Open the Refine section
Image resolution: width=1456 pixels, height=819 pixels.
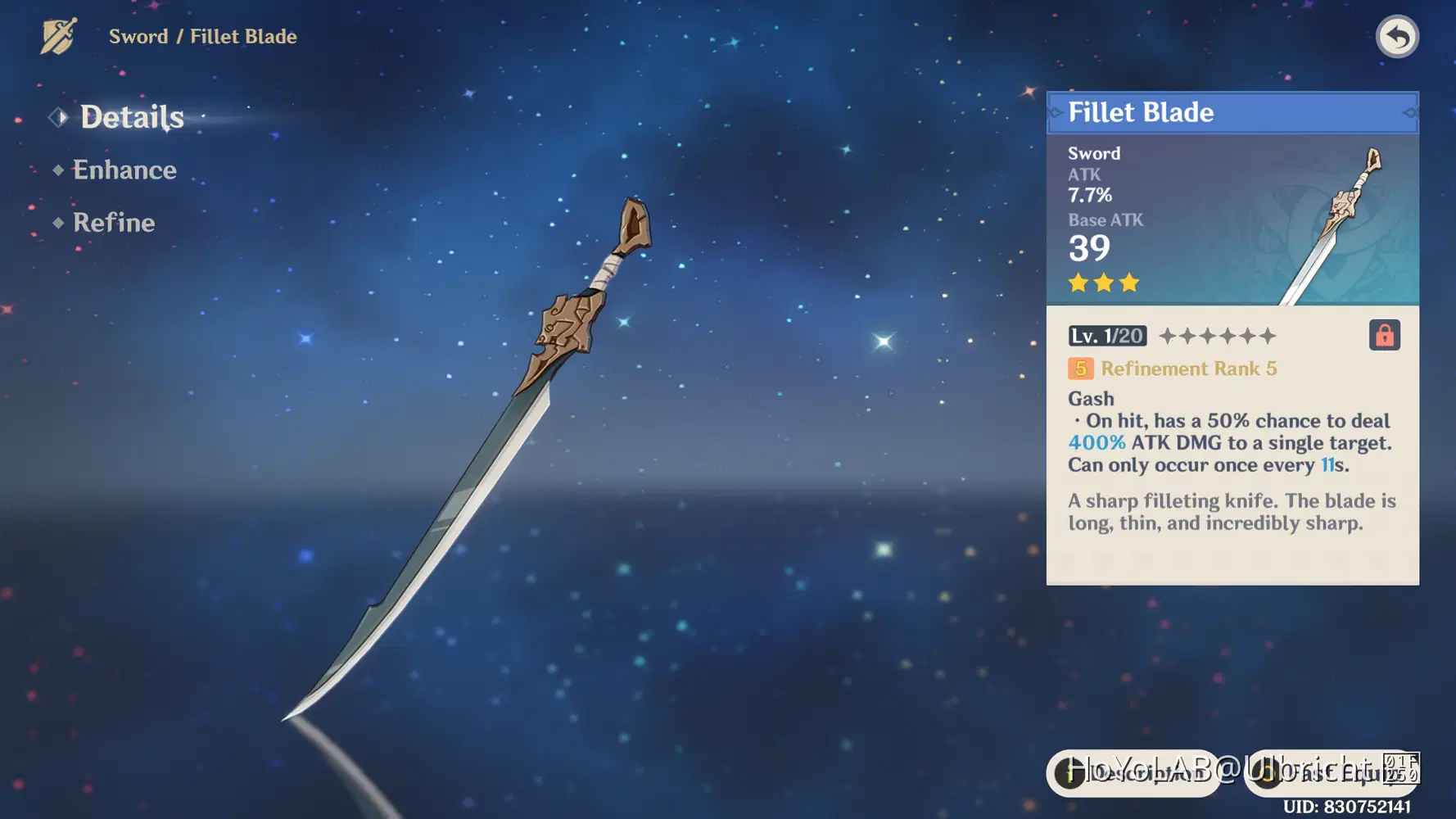click(x=114, y=222)
